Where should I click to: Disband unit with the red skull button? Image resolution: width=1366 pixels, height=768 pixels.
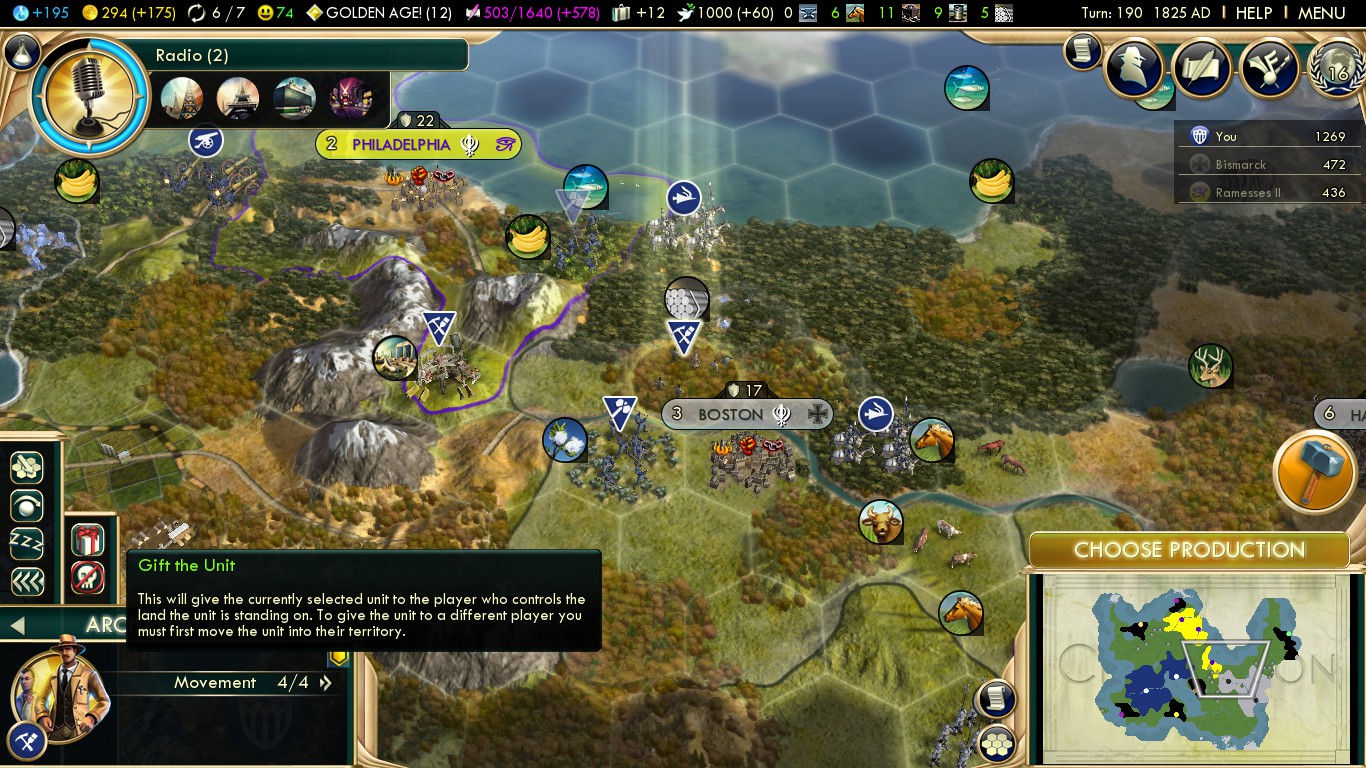tap(88, 577)
